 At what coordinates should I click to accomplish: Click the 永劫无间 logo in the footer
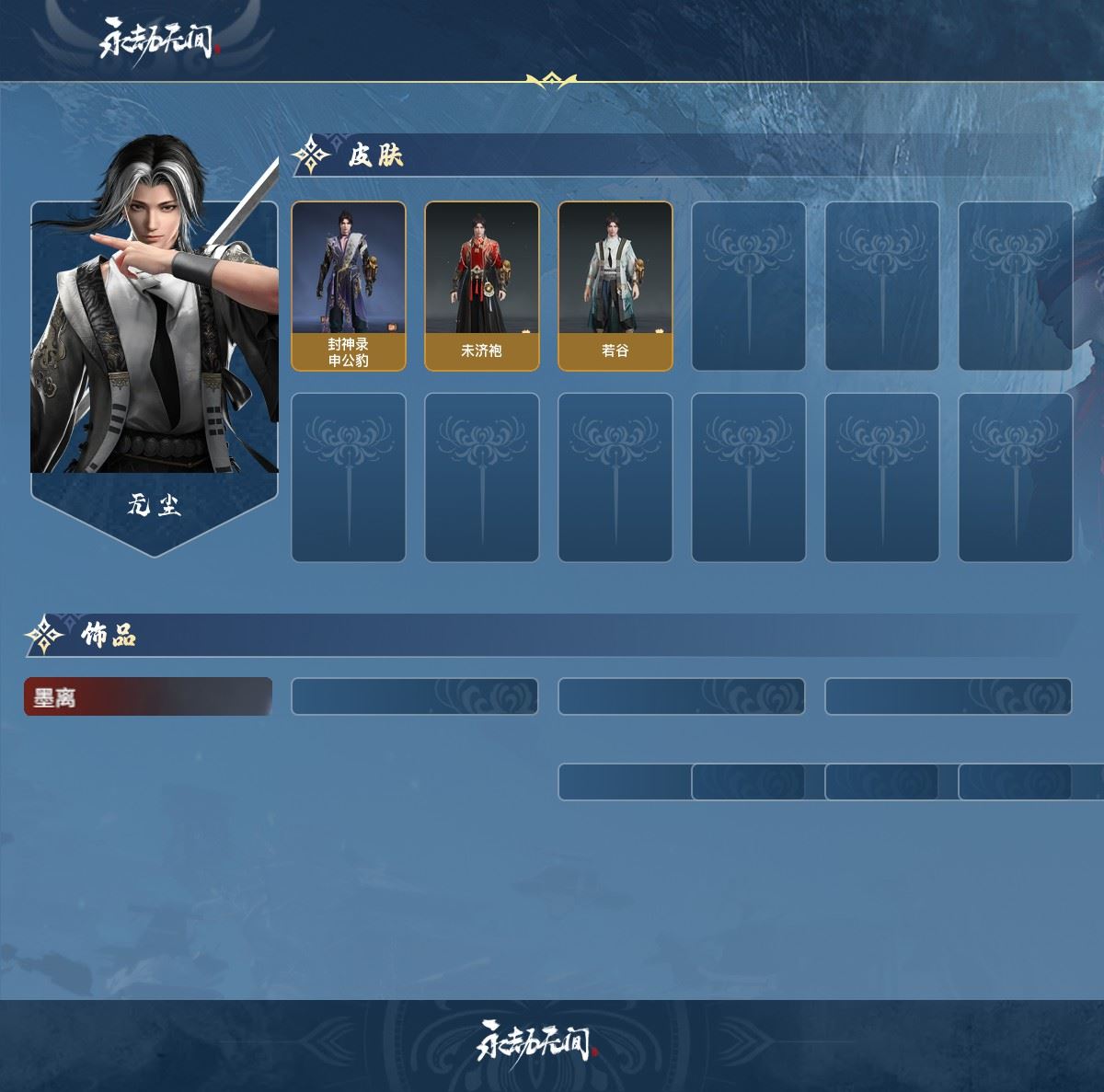(x=536, y=1041)
